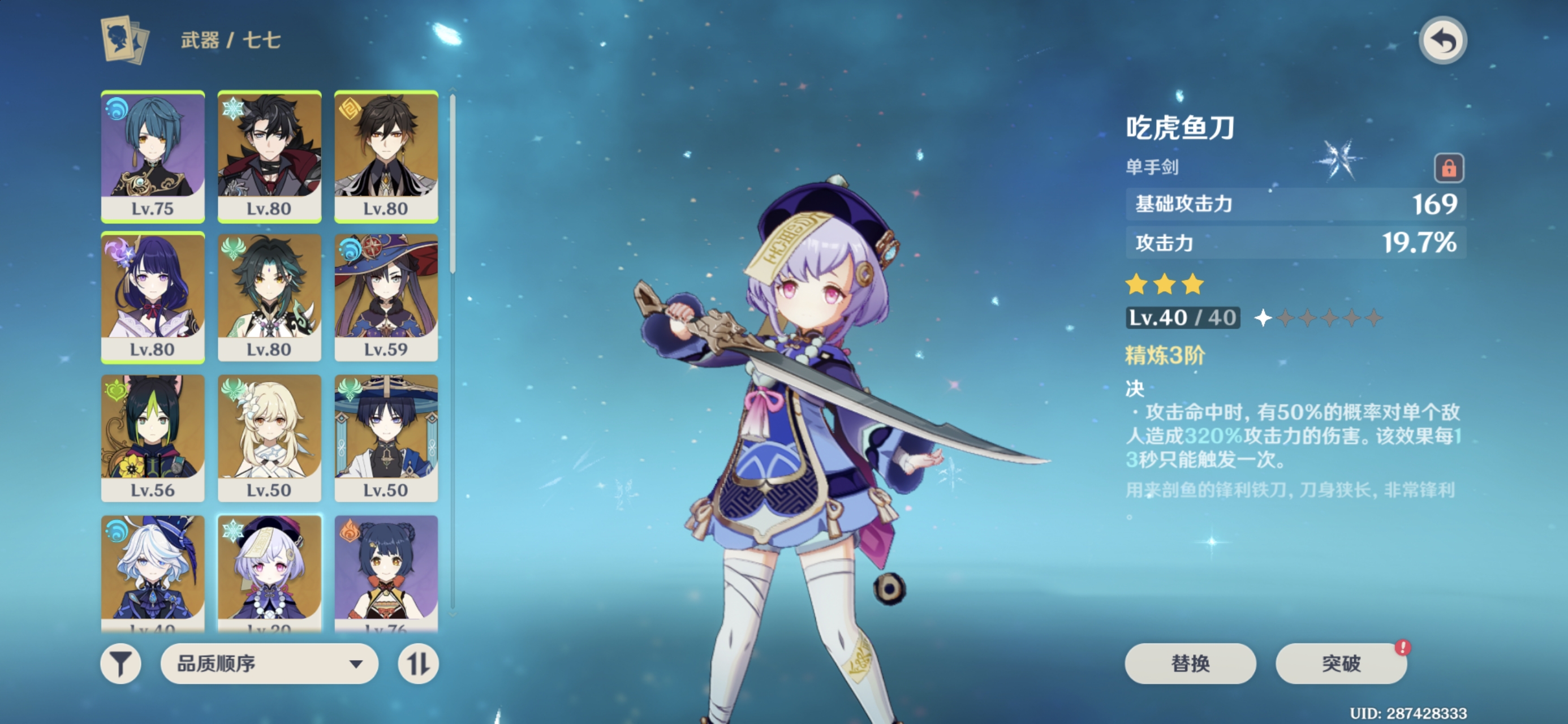This screenshot has width=1568, height=724.
Task: Select Xiao's Lv.80 Anemo portrait
Action: click(269, 298)
